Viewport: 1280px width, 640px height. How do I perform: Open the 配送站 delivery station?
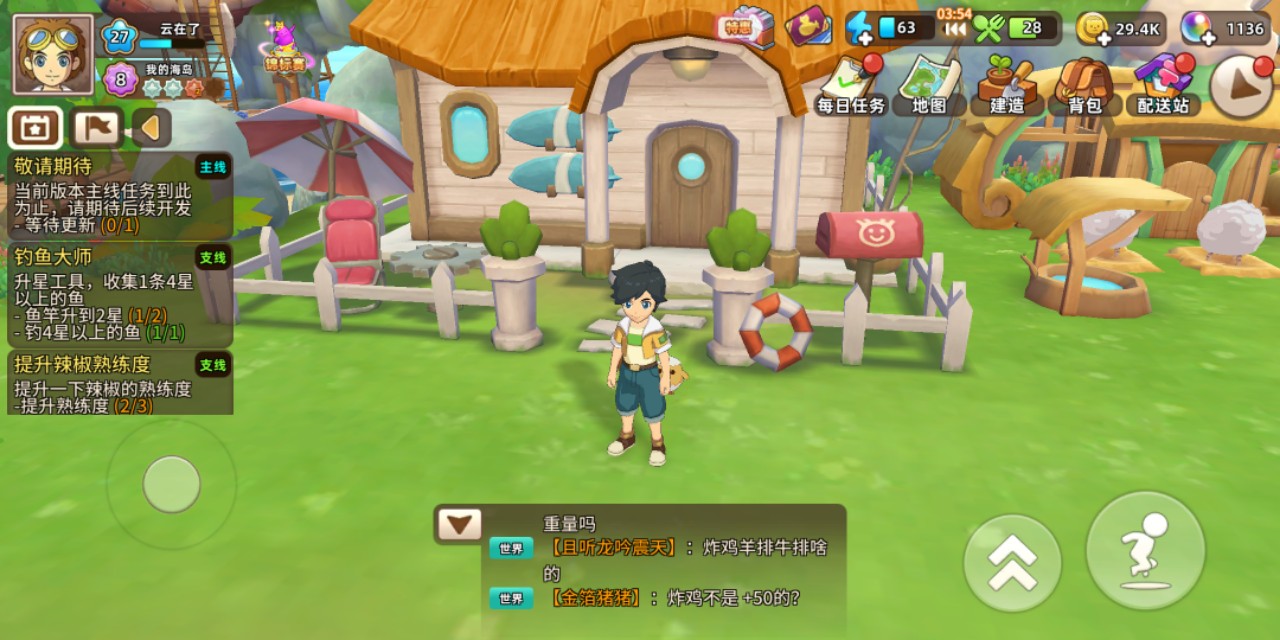(x=1163, y=86)
